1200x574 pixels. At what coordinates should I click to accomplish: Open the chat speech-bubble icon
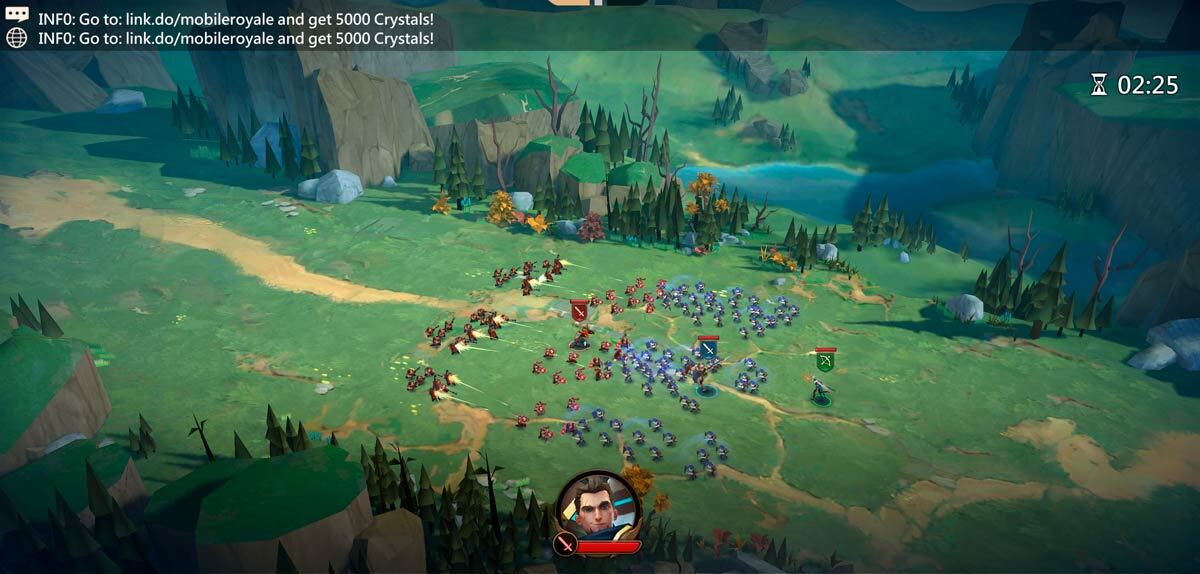pos(16,17)
